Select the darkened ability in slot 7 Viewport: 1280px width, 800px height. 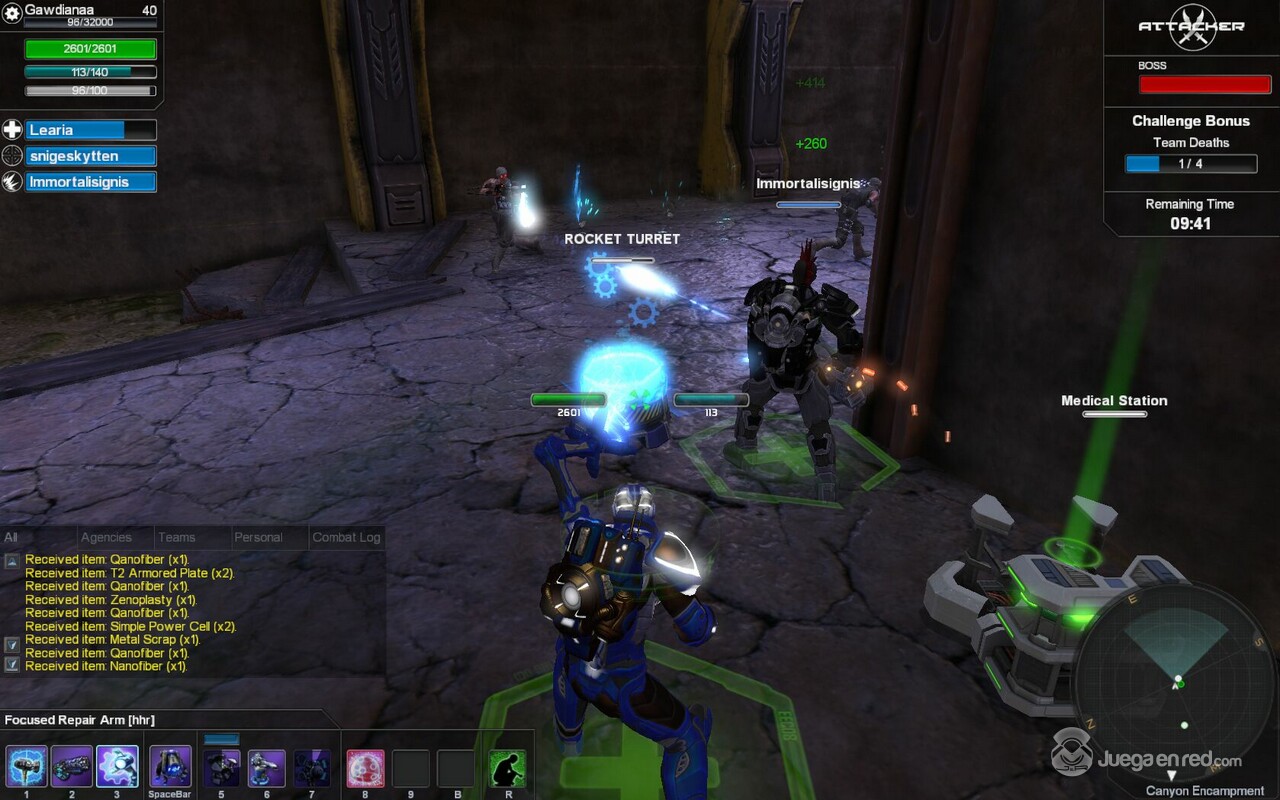coord(312,768)
